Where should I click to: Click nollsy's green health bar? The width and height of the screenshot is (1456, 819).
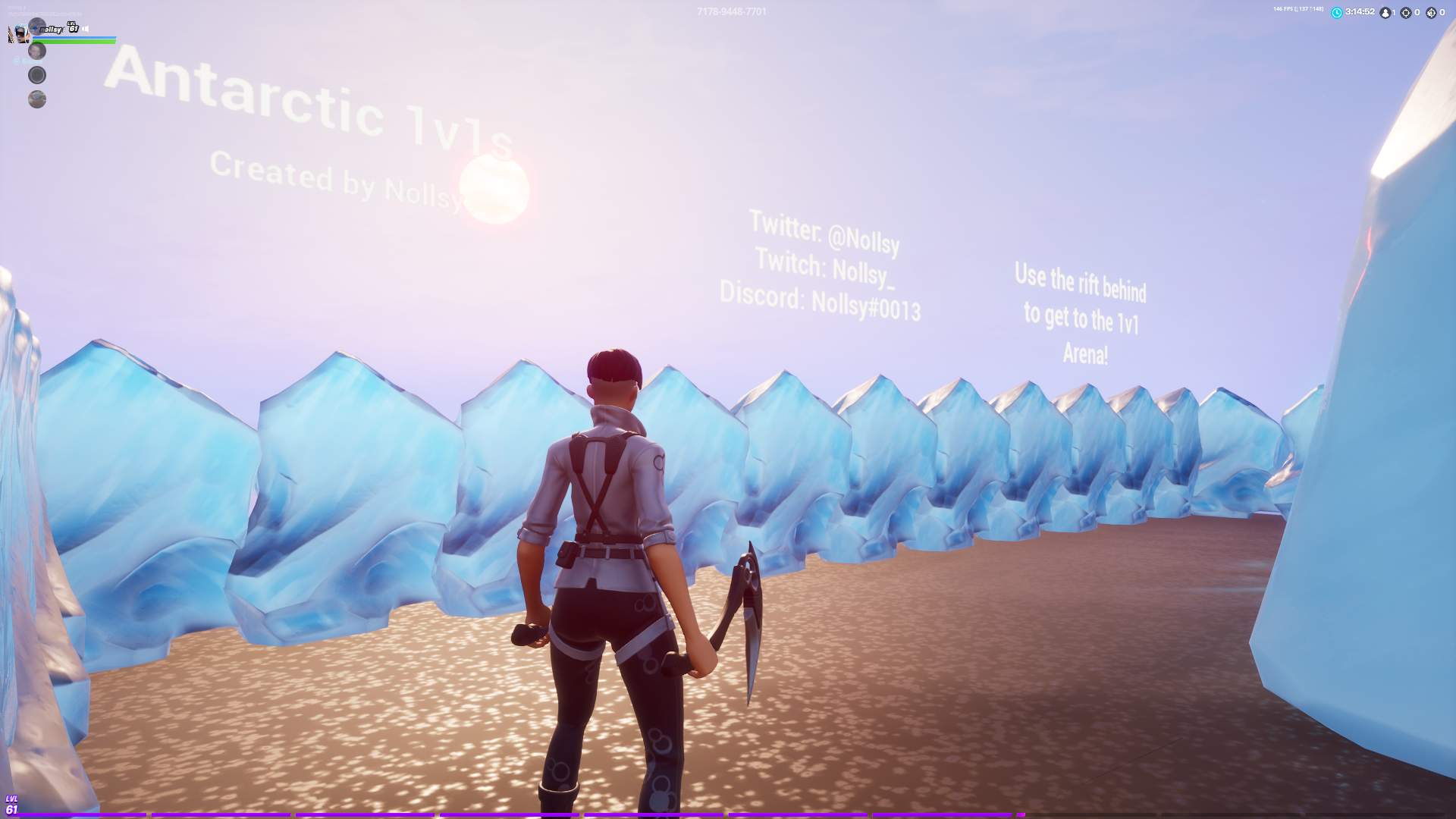(x=74, y=42)
